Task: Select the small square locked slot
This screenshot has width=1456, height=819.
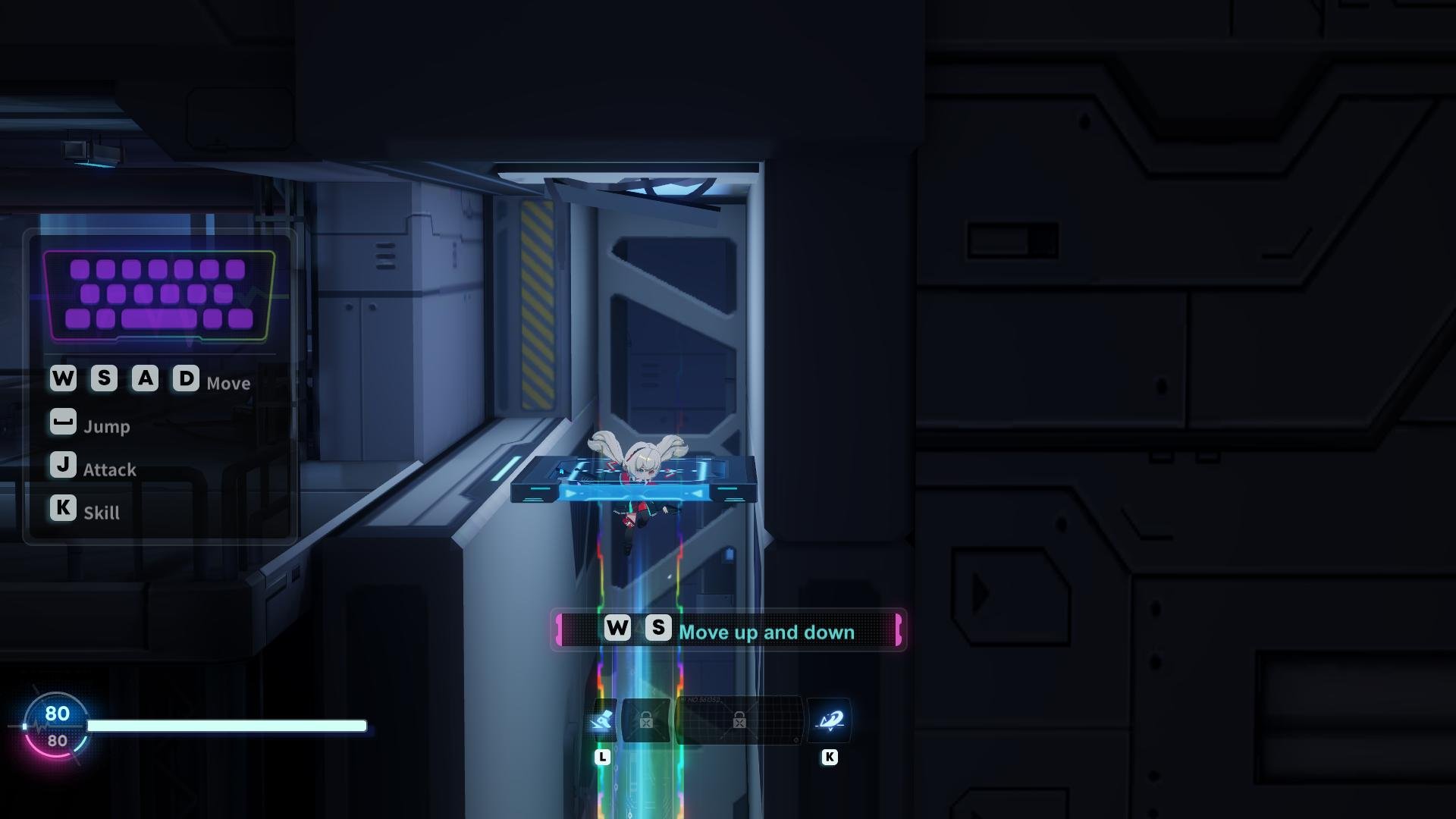Action: [646, 720]
